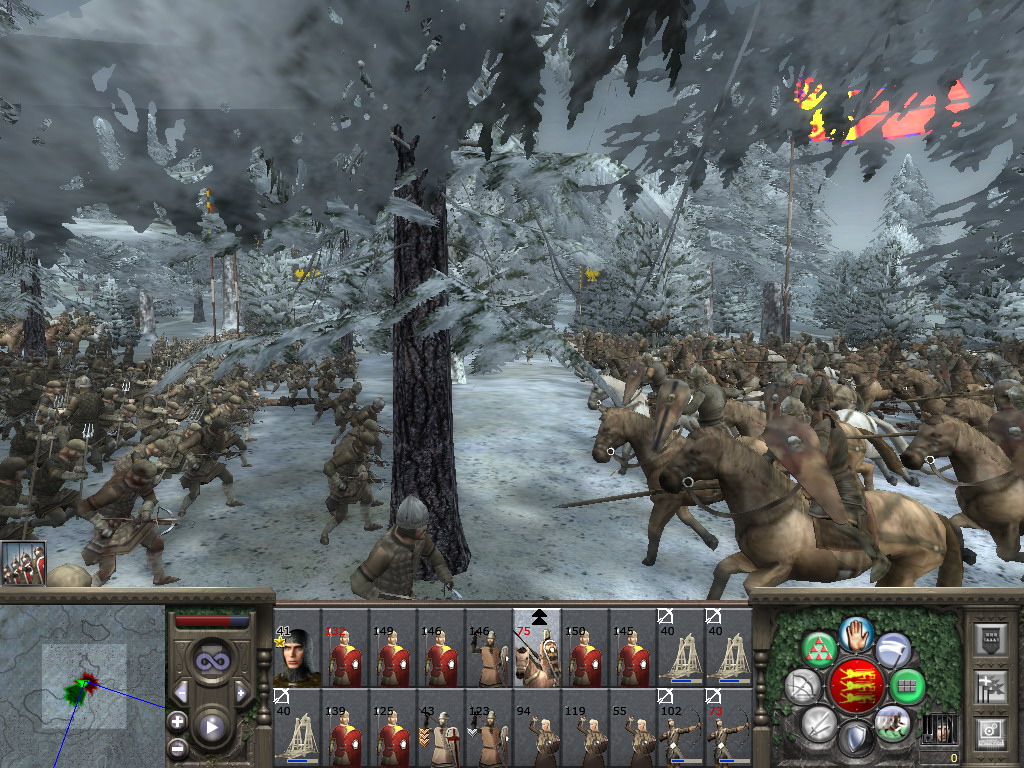Image resolution: width=1024 pixels, height=768 pixels.
Task: Increase the battle speed with the right arrow
Action: [241, 693]
